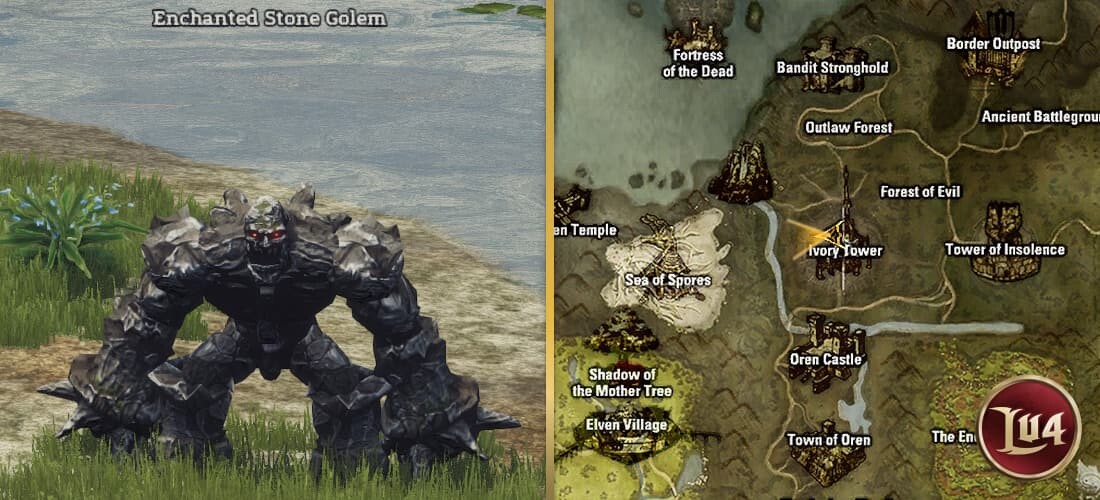Open the Ancient Battleground map location
This screenshot has width=1100, height=500.
pyautogui.click(x=1040, y=117)
